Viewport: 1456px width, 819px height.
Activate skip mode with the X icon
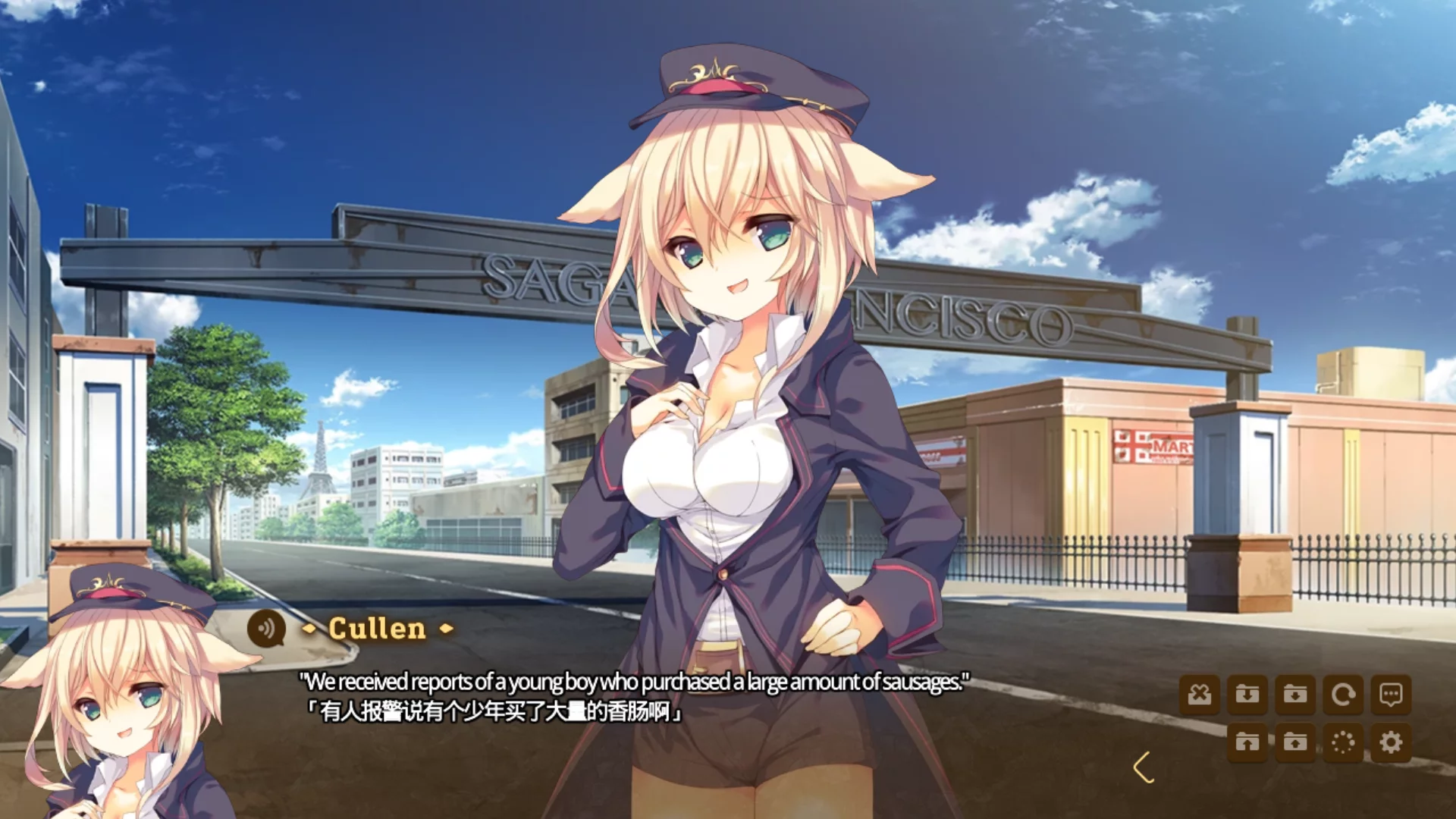coord(1200,694)
